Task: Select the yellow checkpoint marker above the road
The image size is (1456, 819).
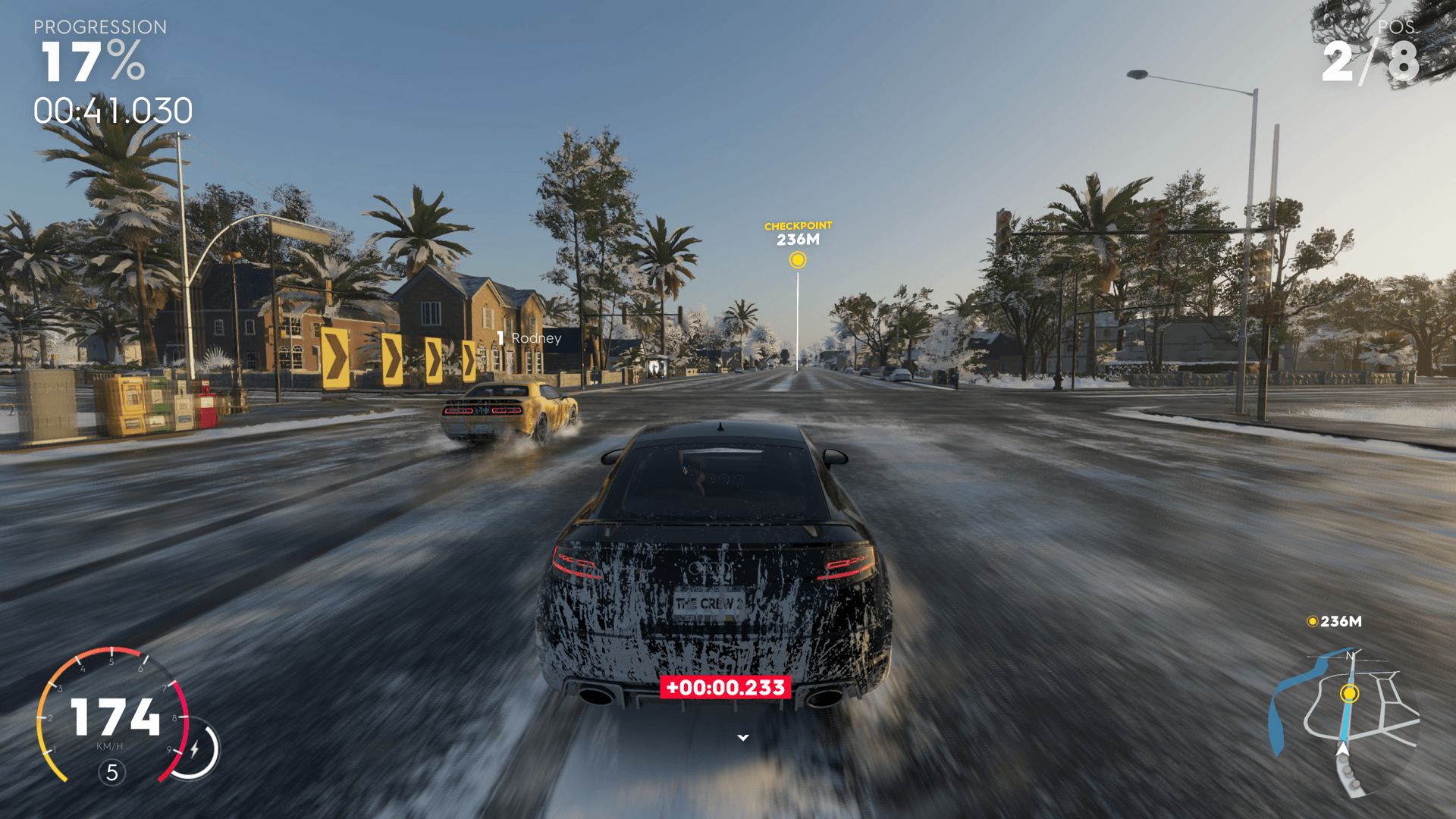Action: (x=797, y=260)
